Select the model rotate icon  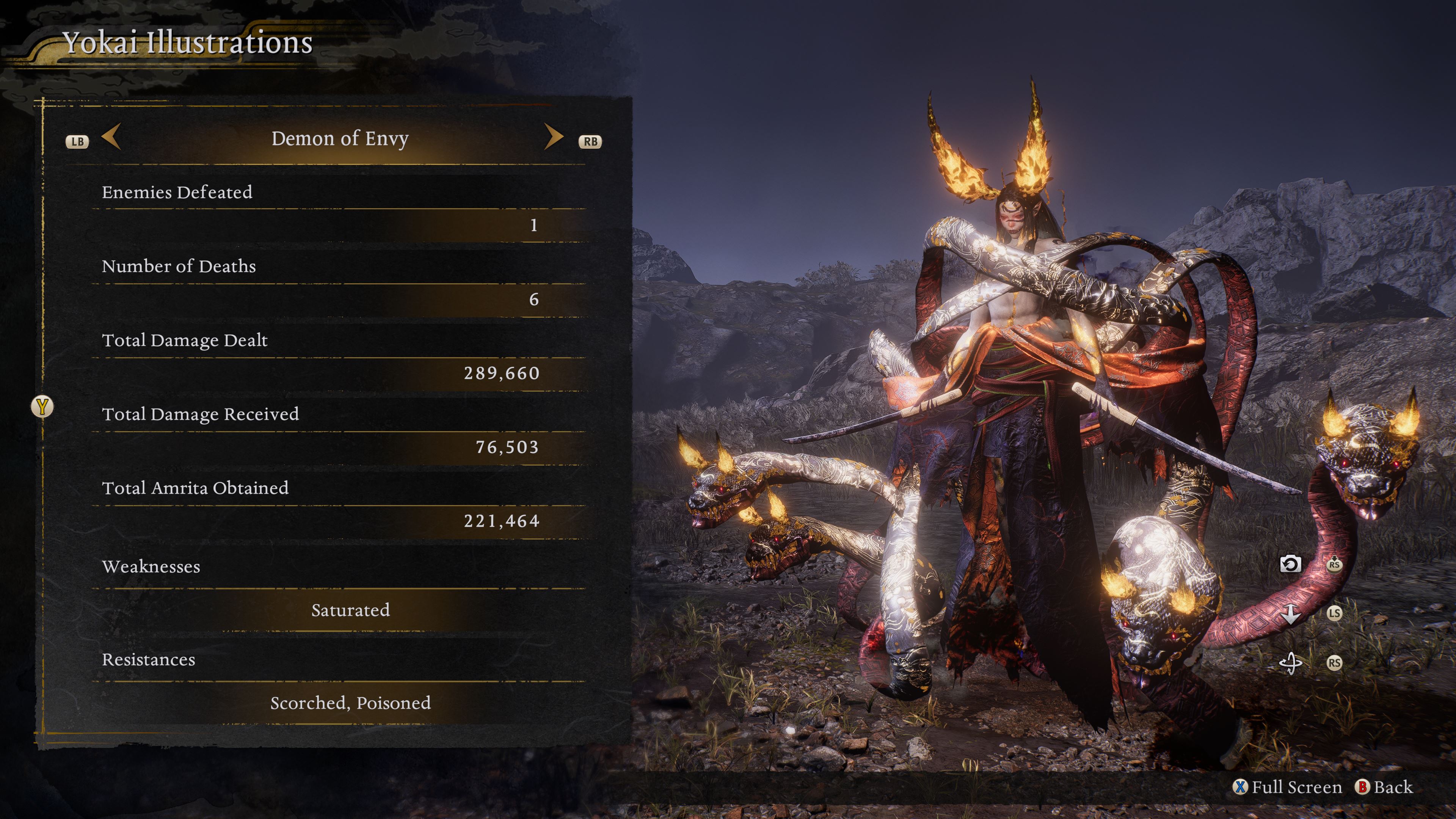point(1290,662)
